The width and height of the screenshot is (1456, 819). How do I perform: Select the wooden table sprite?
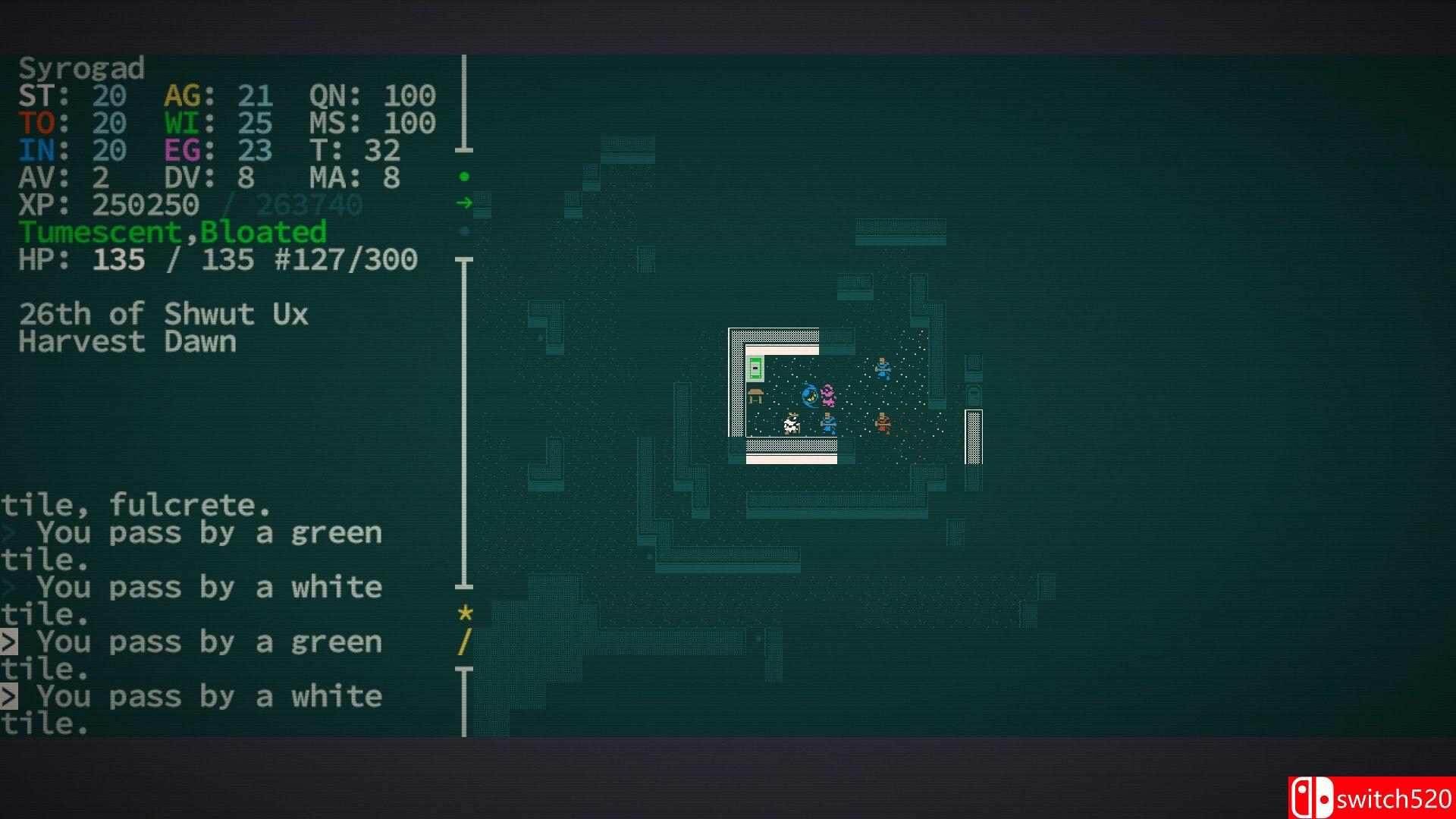click(x=756, y=397)
